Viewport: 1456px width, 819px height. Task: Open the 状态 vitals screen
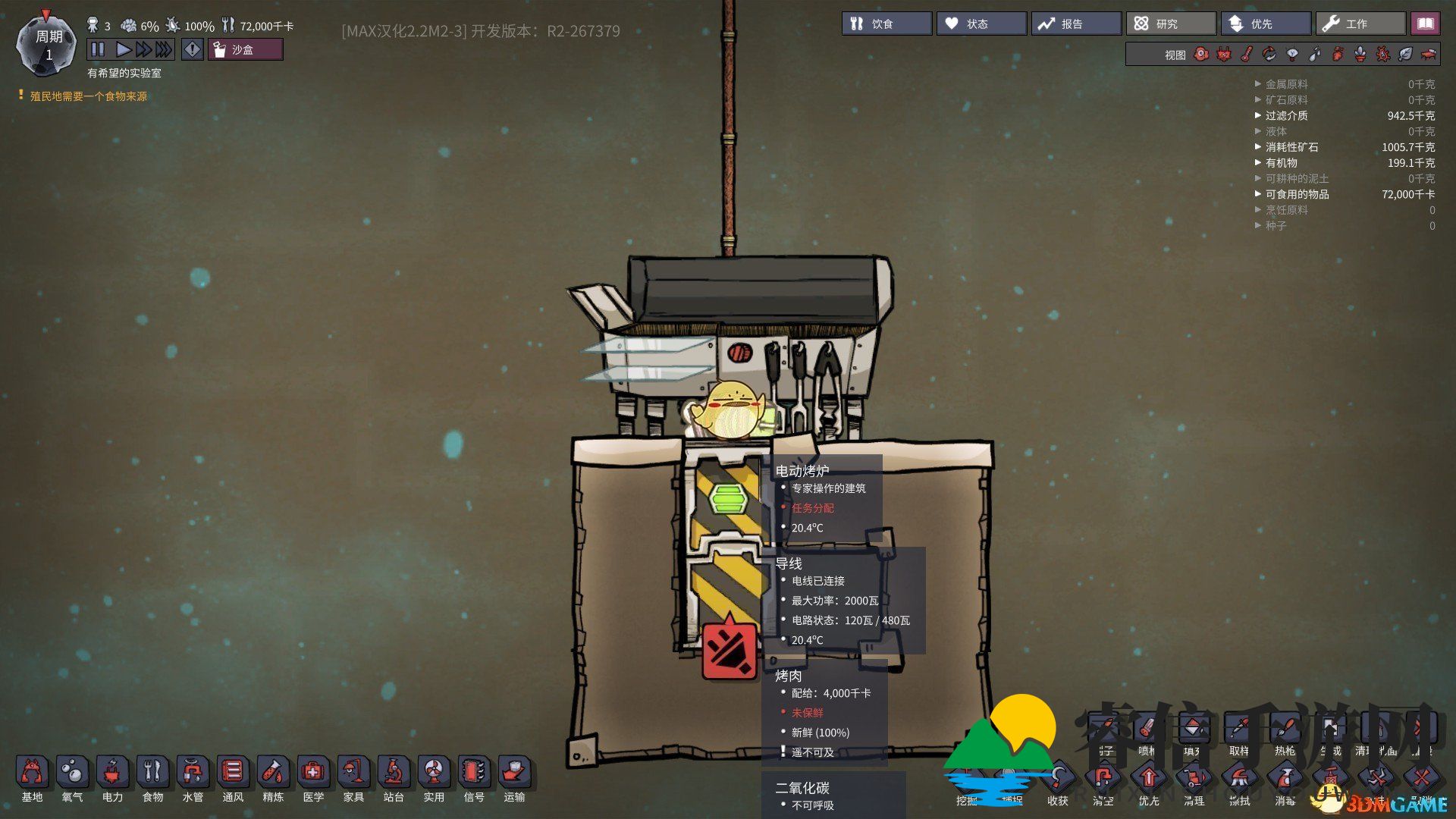point(981,24)
